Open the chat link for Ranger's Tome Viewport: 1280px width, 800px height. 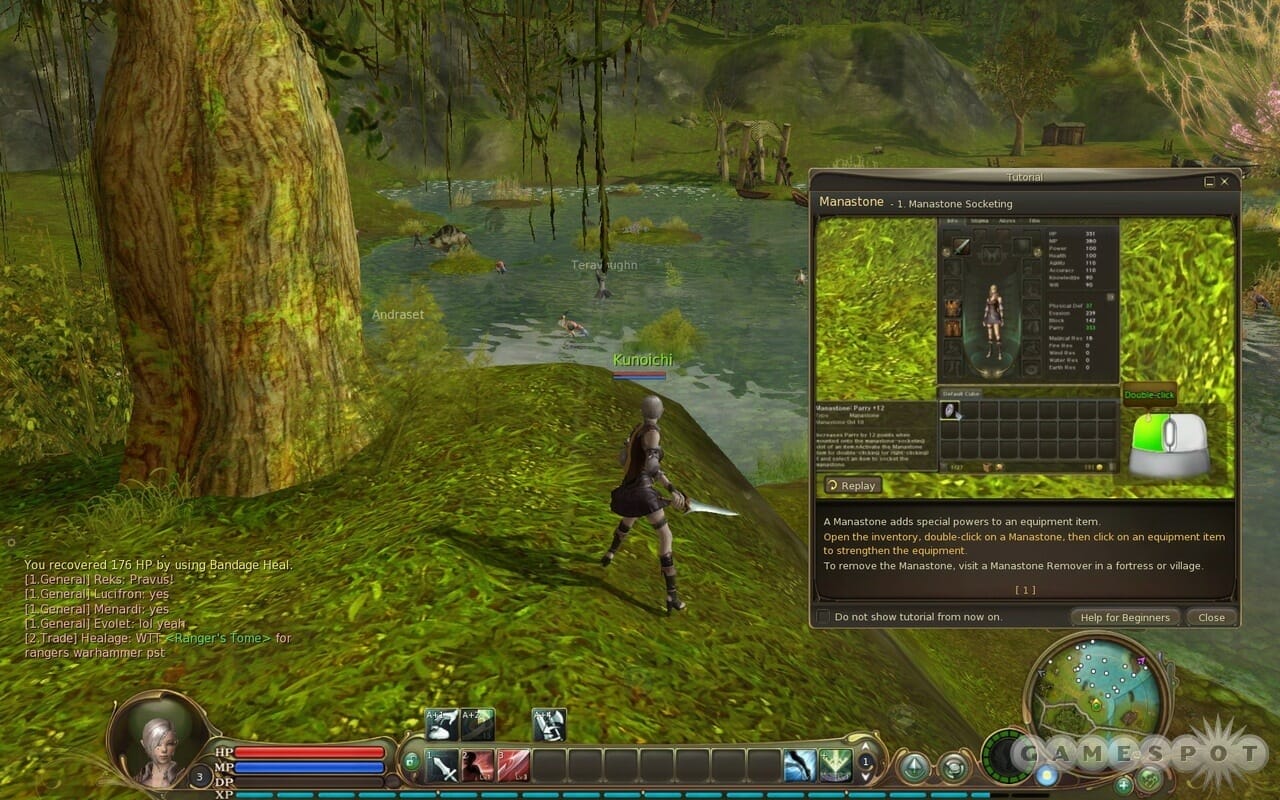pos(217,638)
